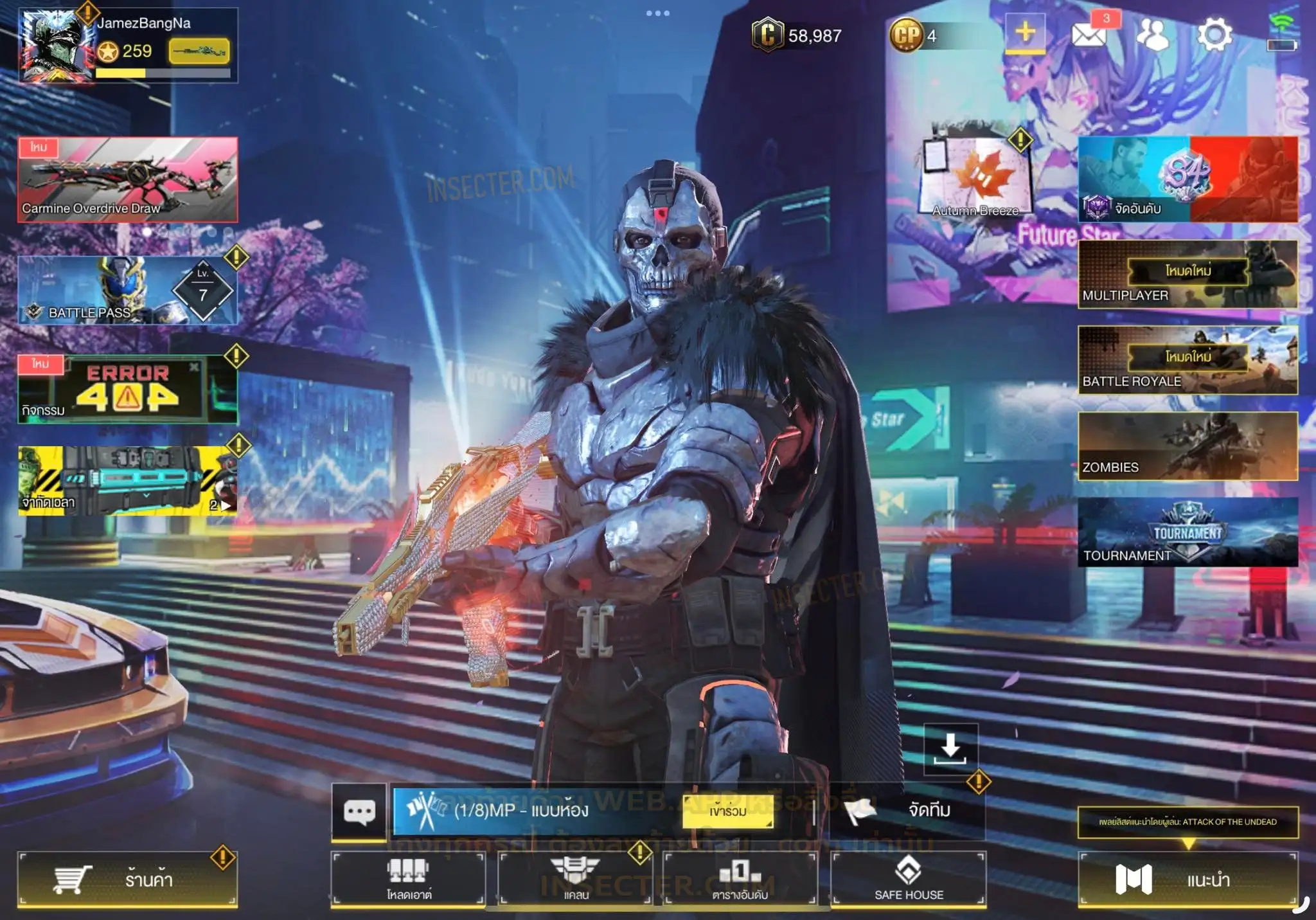This screenshot has height=920, width=1316.
Task: Open the Error 404 event banner
Action: [127, 390]
